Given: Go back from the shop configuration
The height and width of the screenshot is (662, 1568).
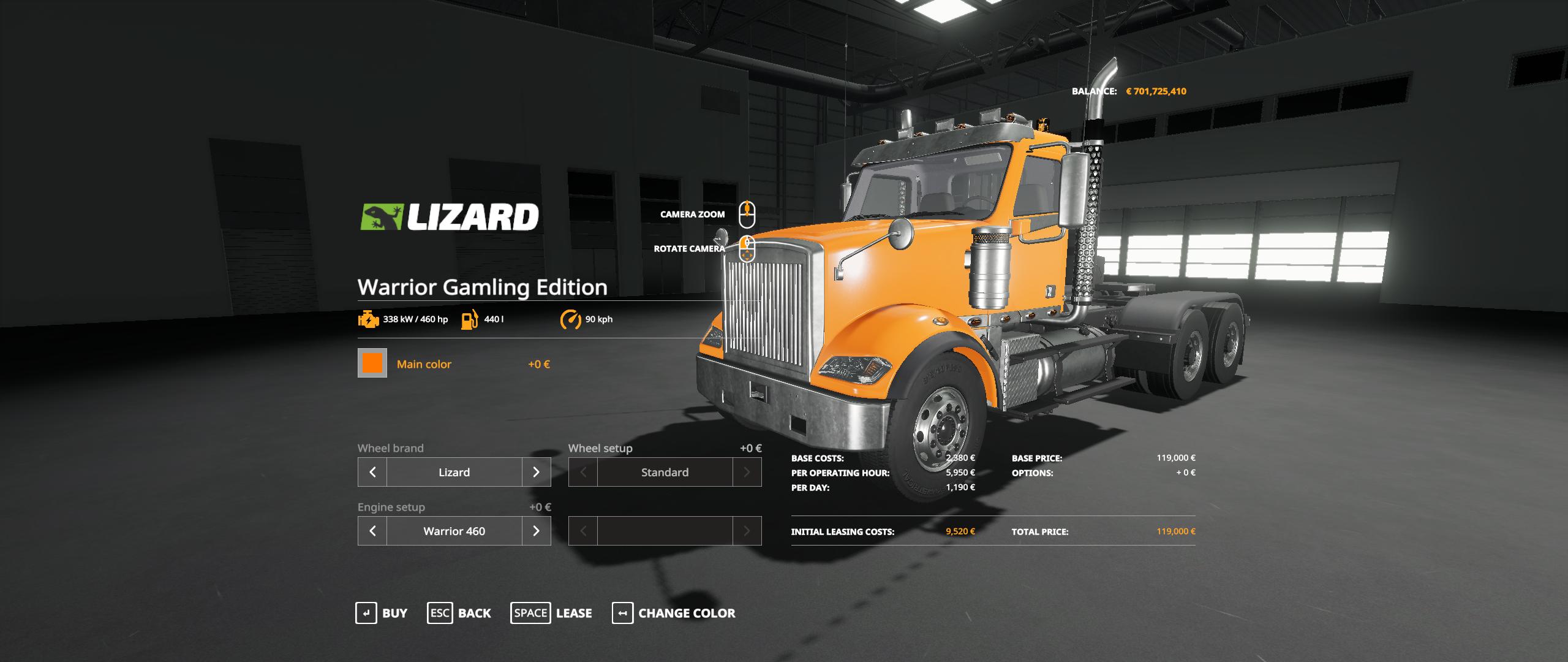Looking at the screenshot, I should (x=459, y=613).
